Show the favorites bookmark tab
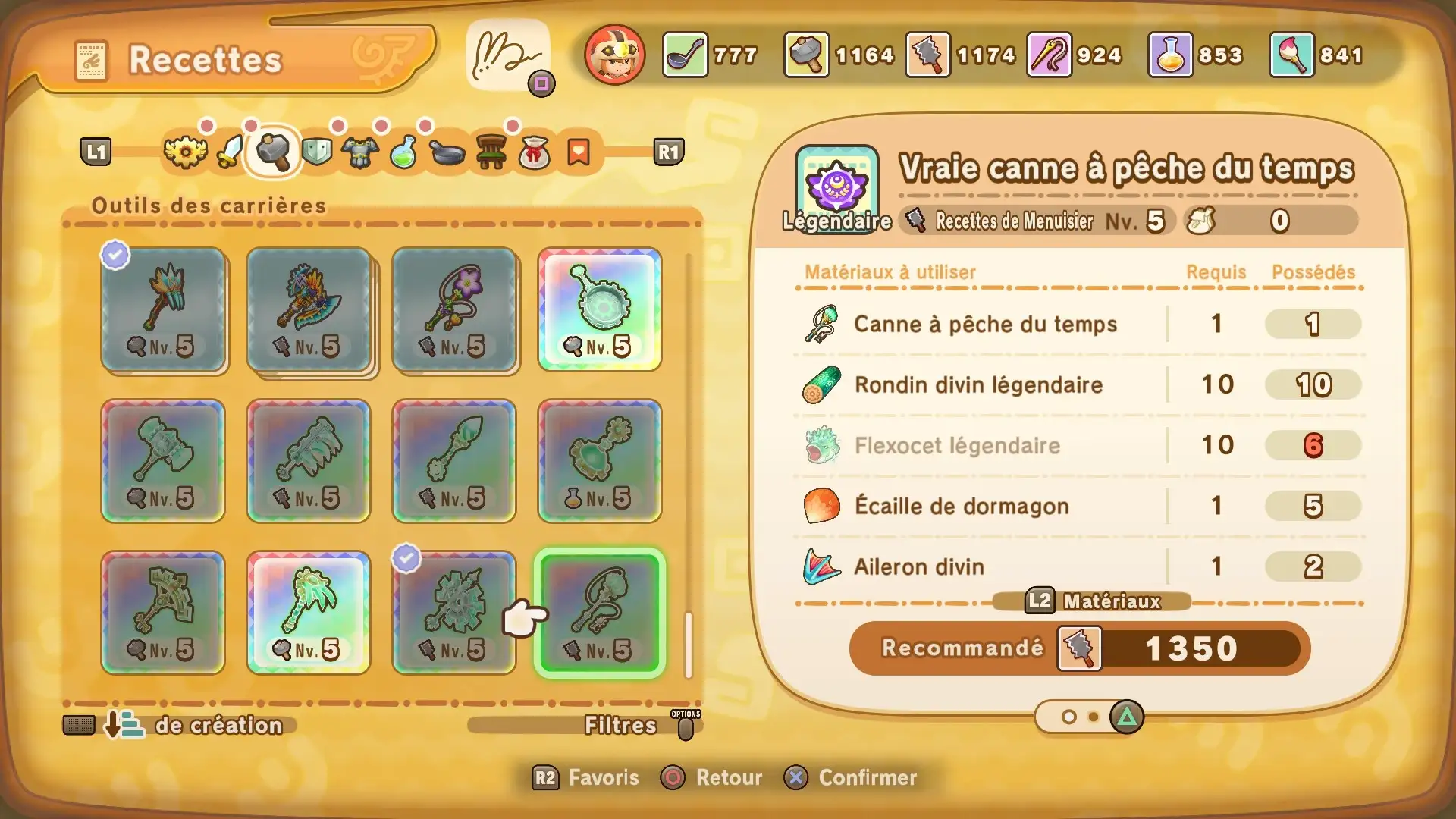This screenshot has height=819, width=1456. [x=578, y=152]
